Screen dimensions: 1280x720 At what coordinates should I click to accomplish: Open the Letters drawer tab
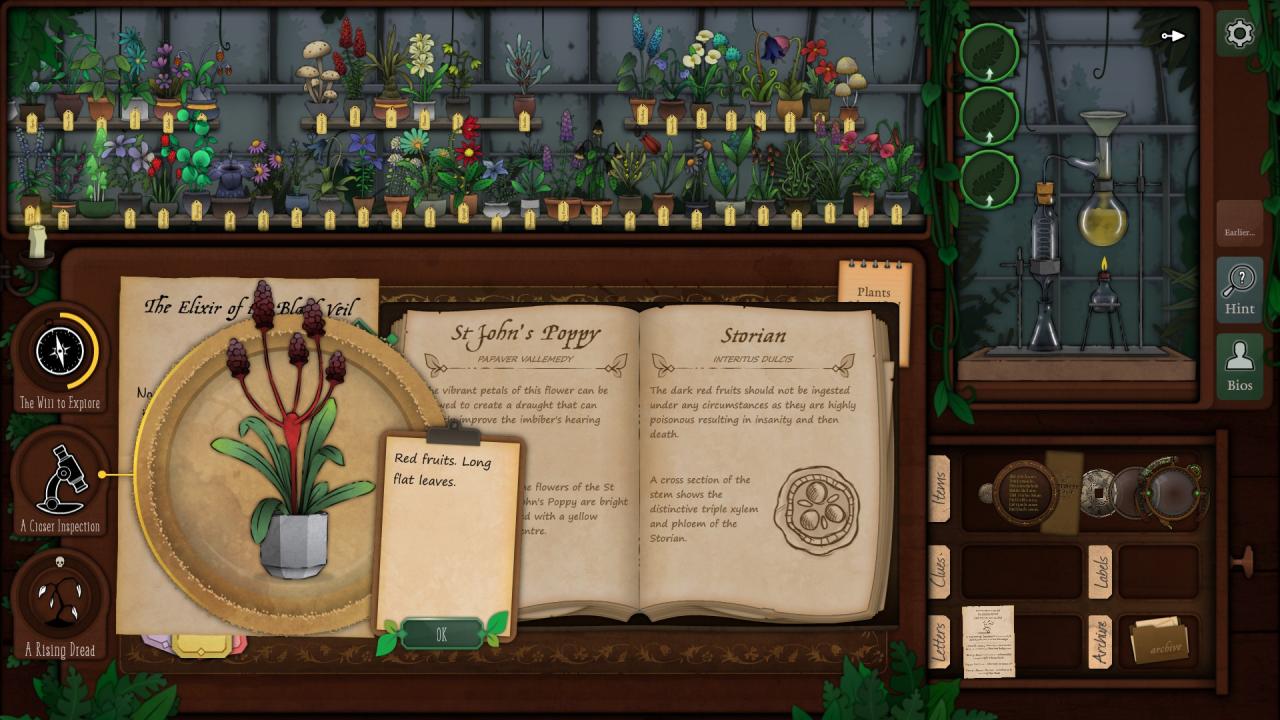pos(940,642)
